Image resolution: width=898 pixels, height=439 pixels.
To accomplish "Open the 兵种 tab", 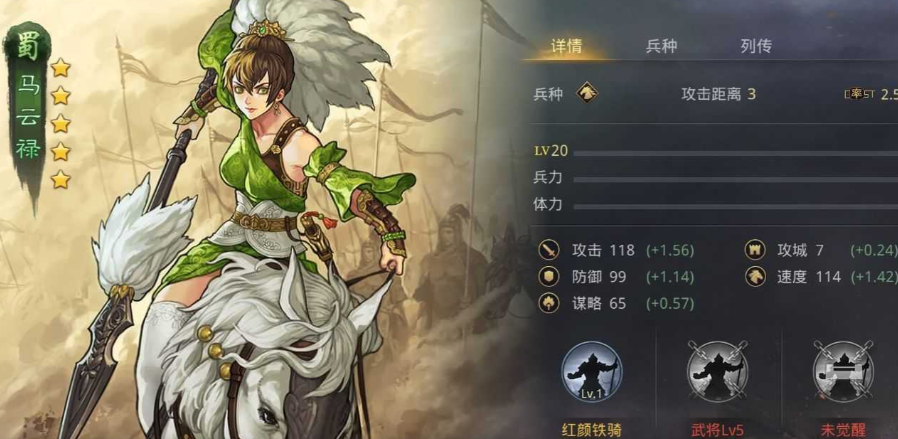I will (662, 46).
